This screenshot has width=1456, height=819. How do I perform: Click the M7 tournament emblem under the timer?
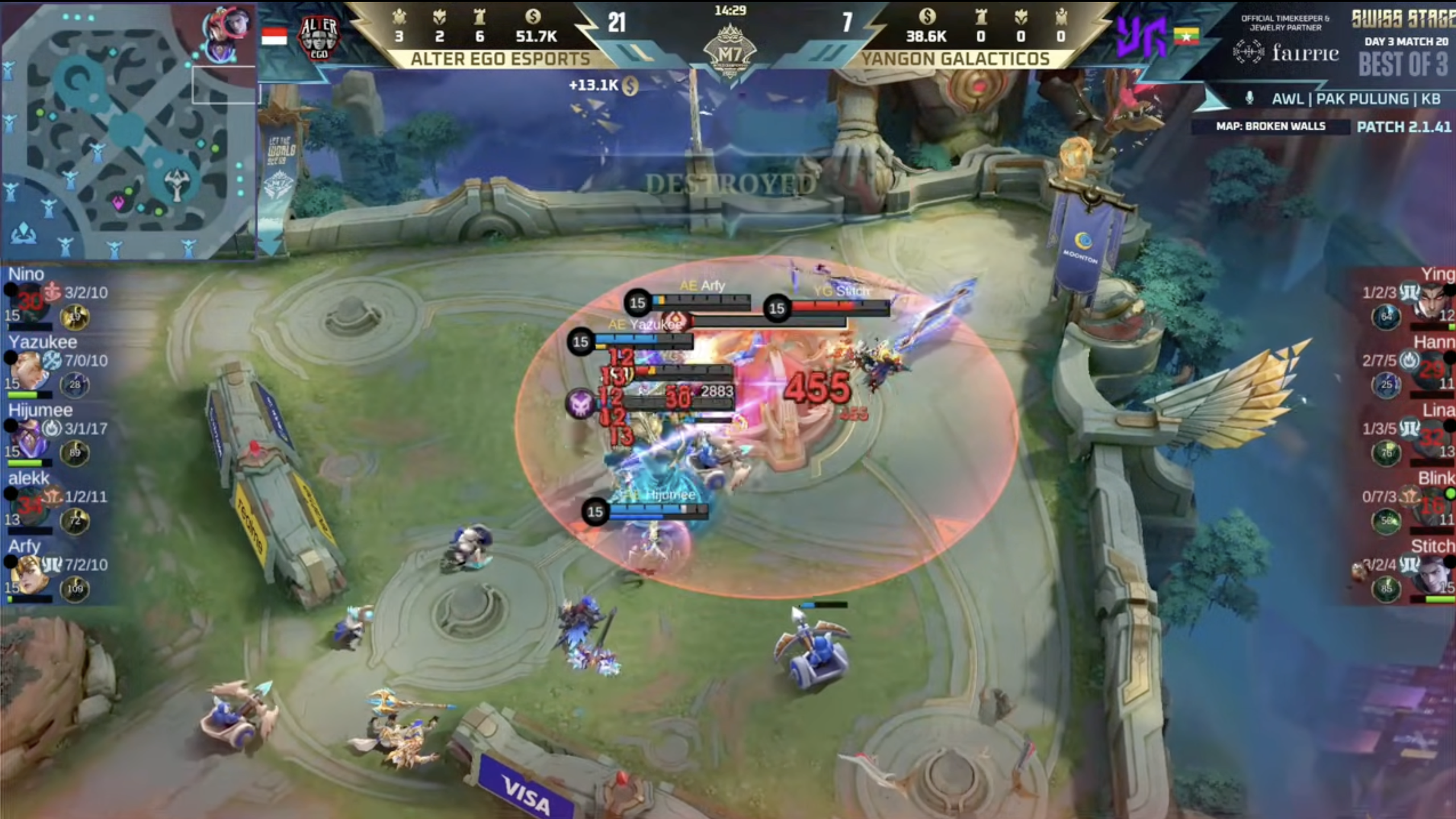pyautogui.click(x=730, y=52)
